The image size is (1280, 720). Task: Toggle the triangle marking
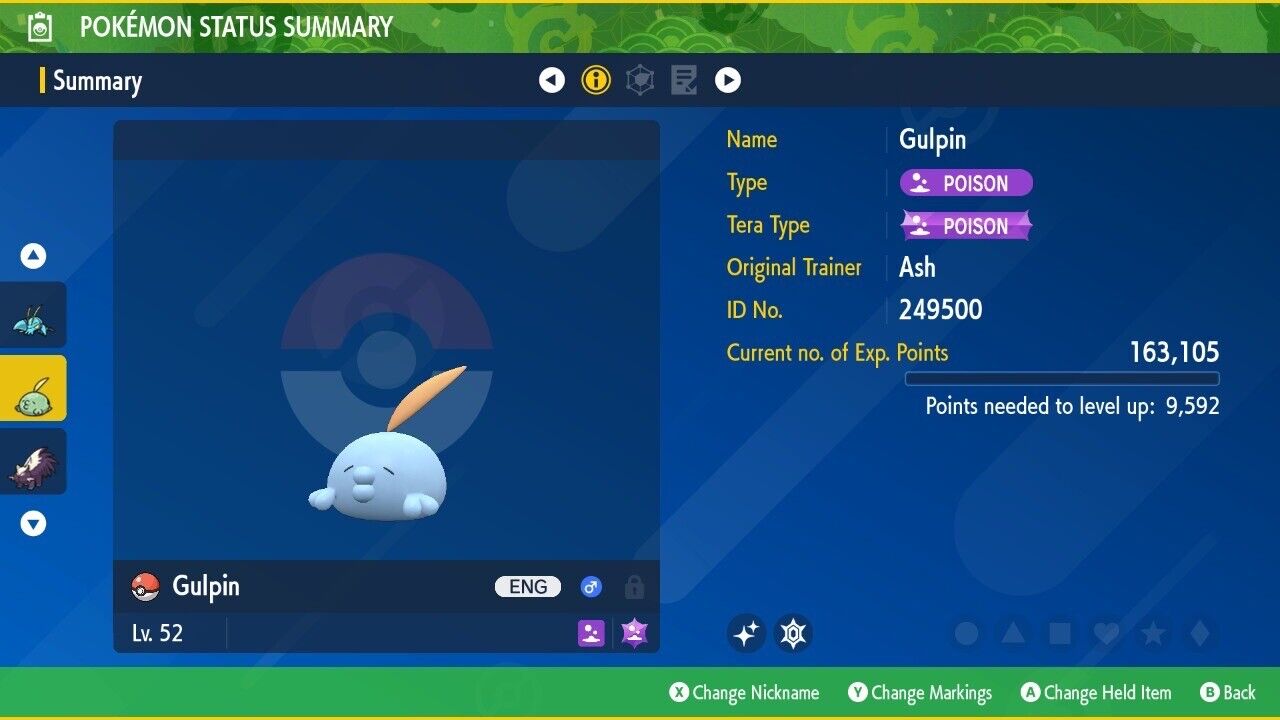tap(1012, 633)
